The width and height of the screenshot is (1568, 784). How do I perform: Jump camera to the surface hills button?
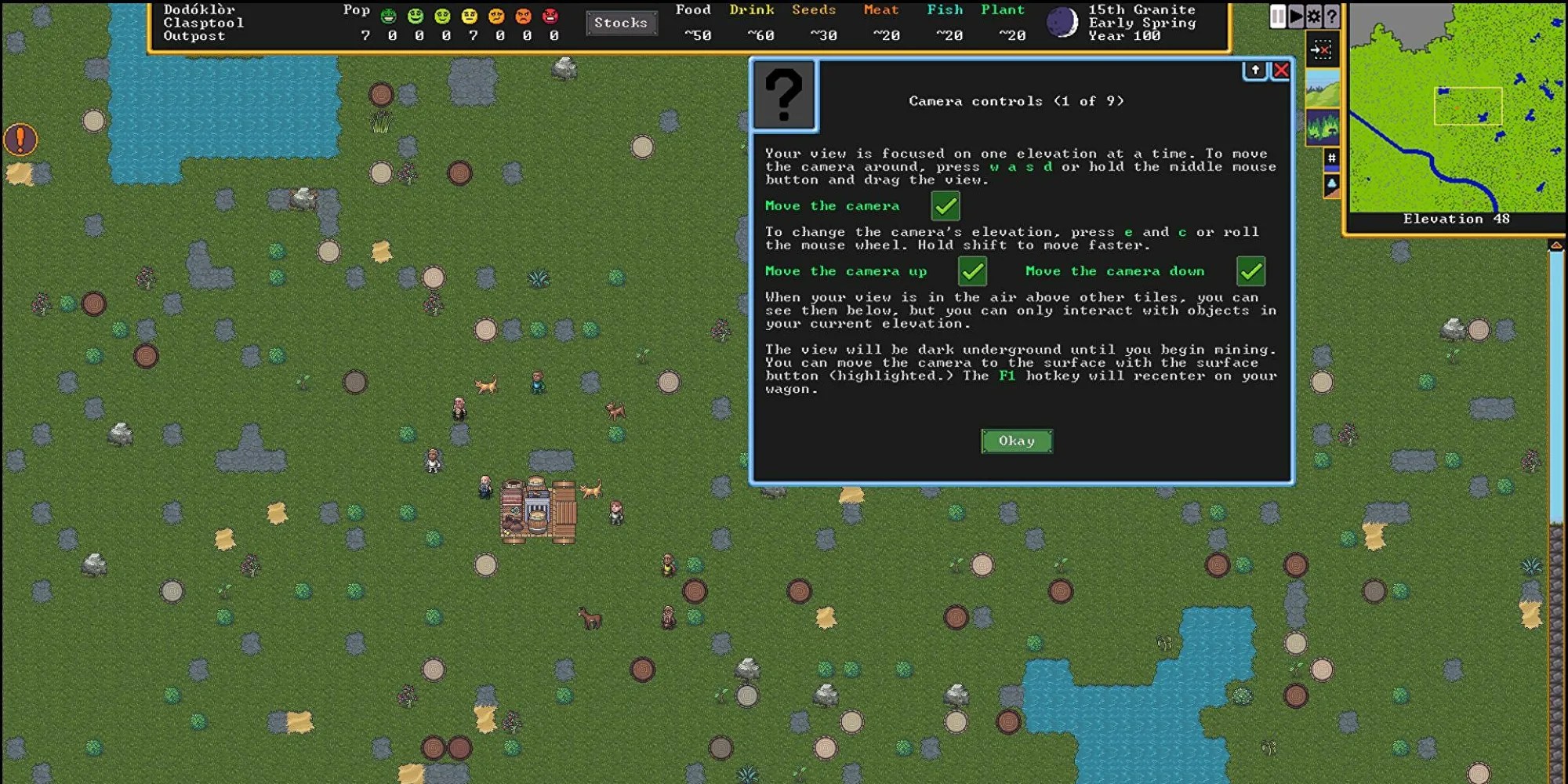[1322, 89]
